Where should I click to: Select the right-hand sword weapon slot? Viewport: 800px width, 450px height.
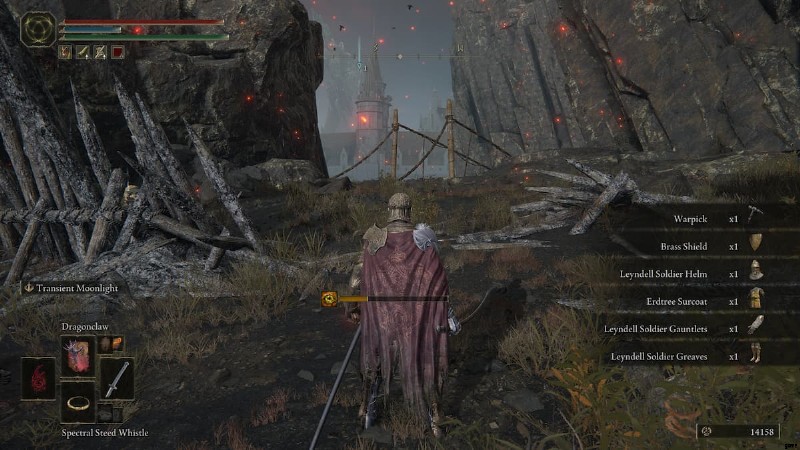tap(116, 379)
